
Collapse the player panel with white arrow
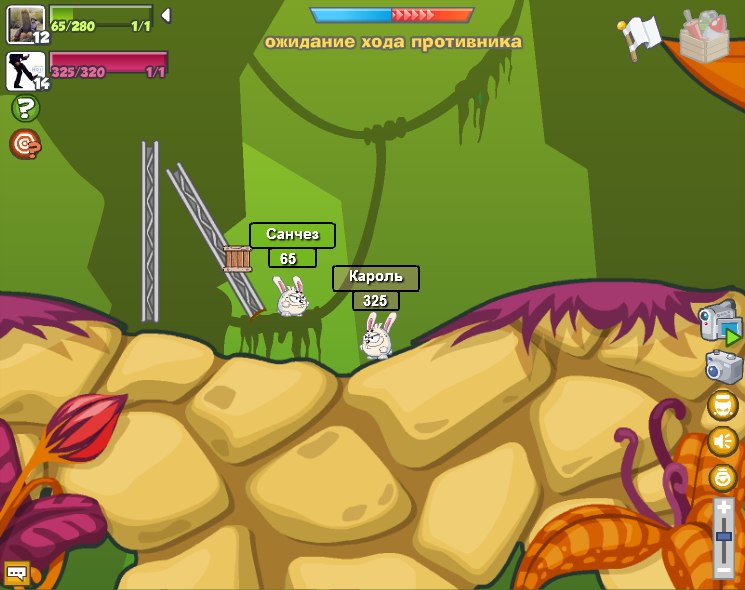[x=165, y=15]
